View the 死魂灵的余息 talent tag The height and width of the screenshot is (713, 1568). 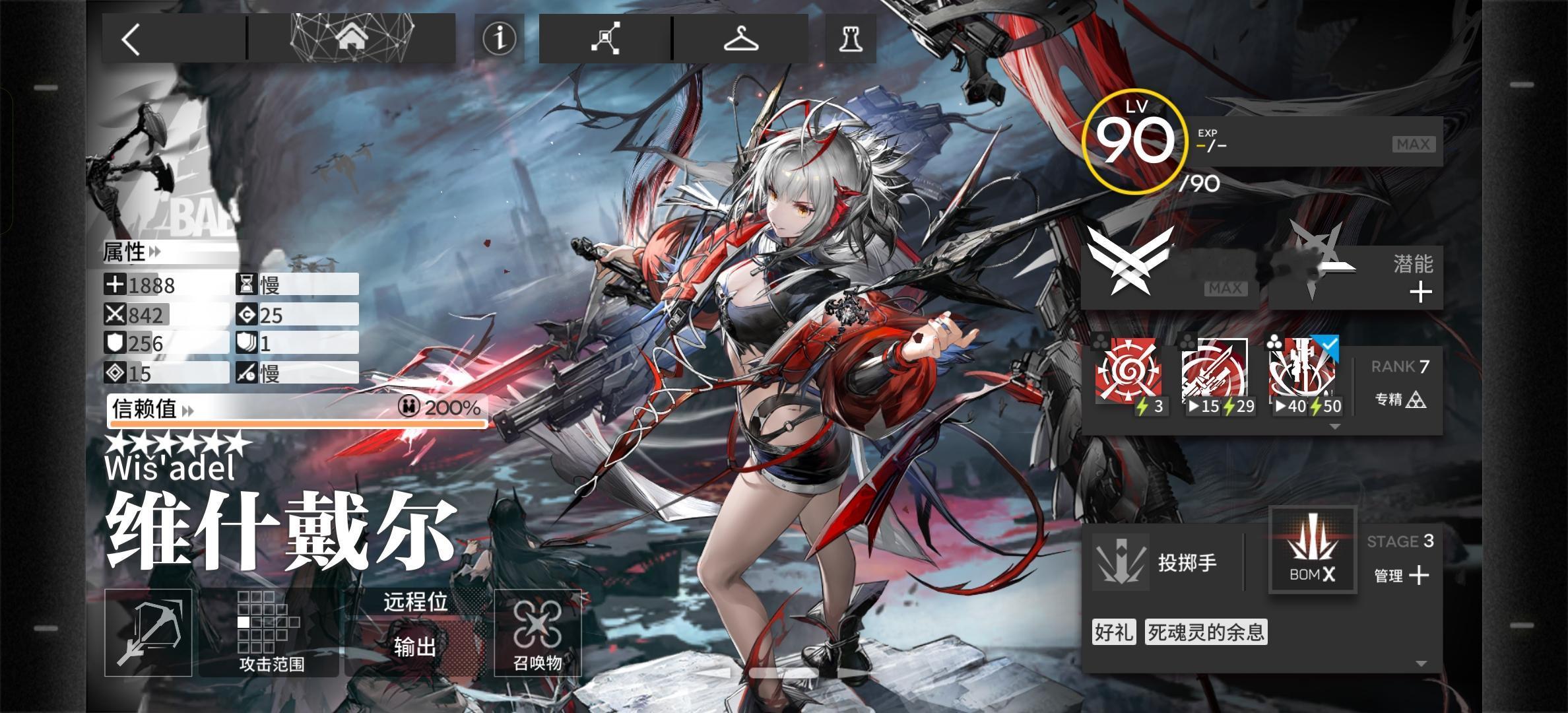(1206, 632)
